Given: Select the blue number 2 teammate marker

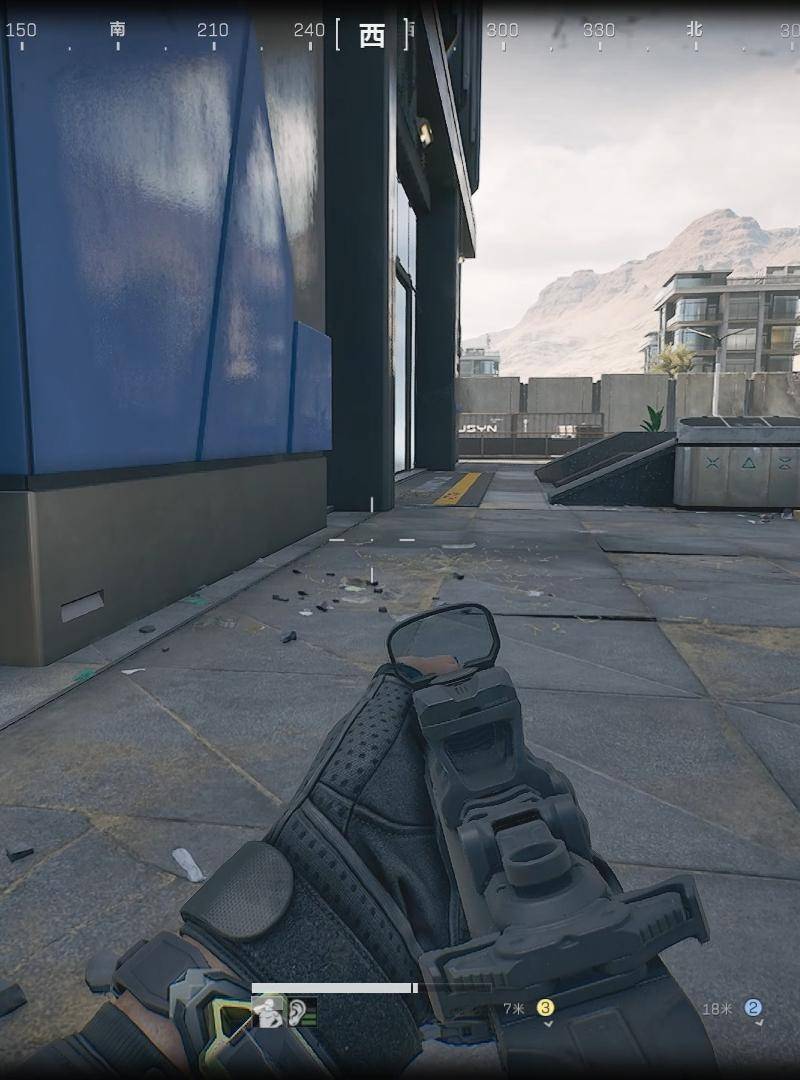Looking at the screenshot, I should [x=753, y=1008].
